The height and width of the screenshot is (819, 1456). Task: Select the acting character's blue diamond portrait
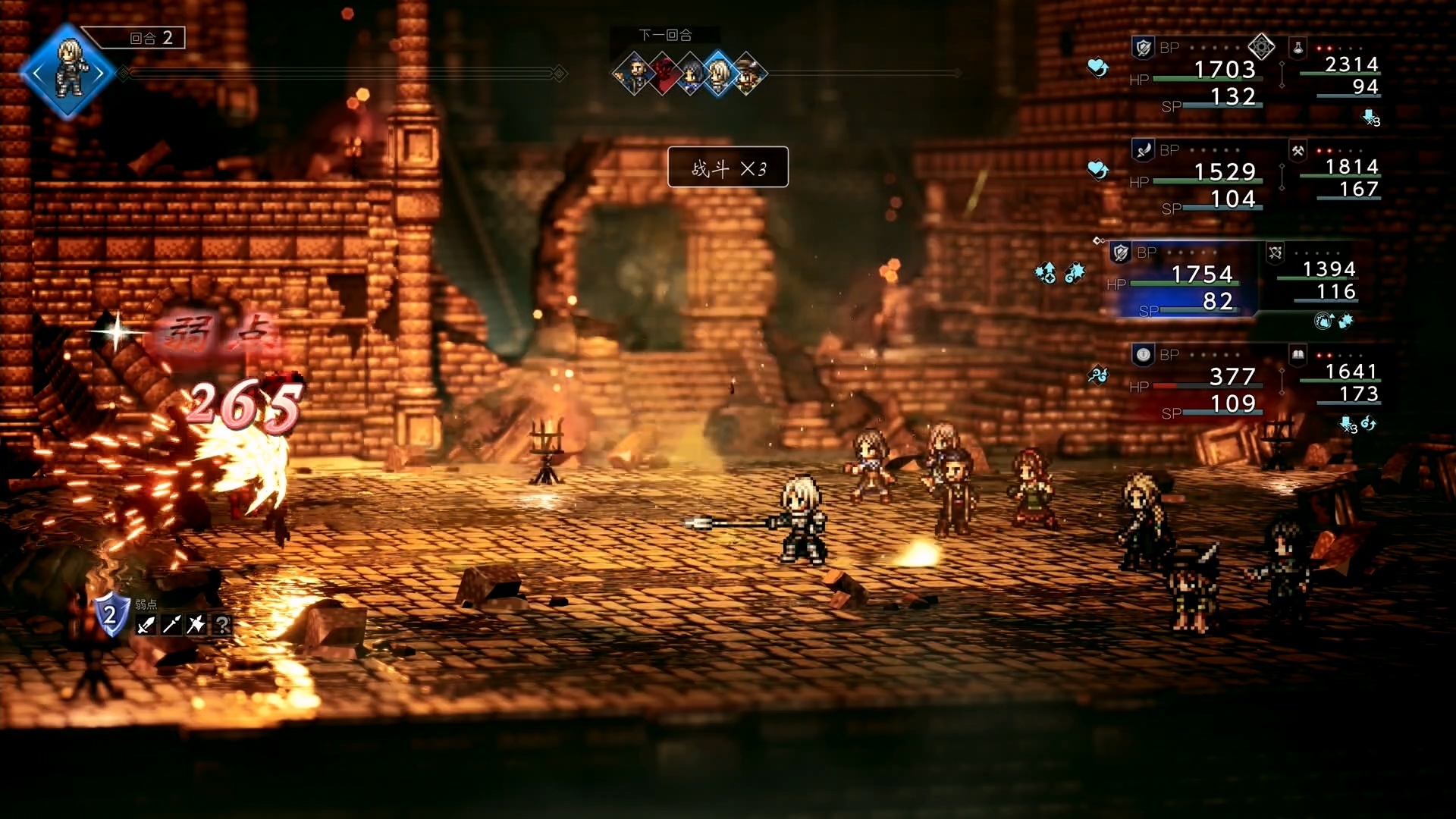coord(68,73)
